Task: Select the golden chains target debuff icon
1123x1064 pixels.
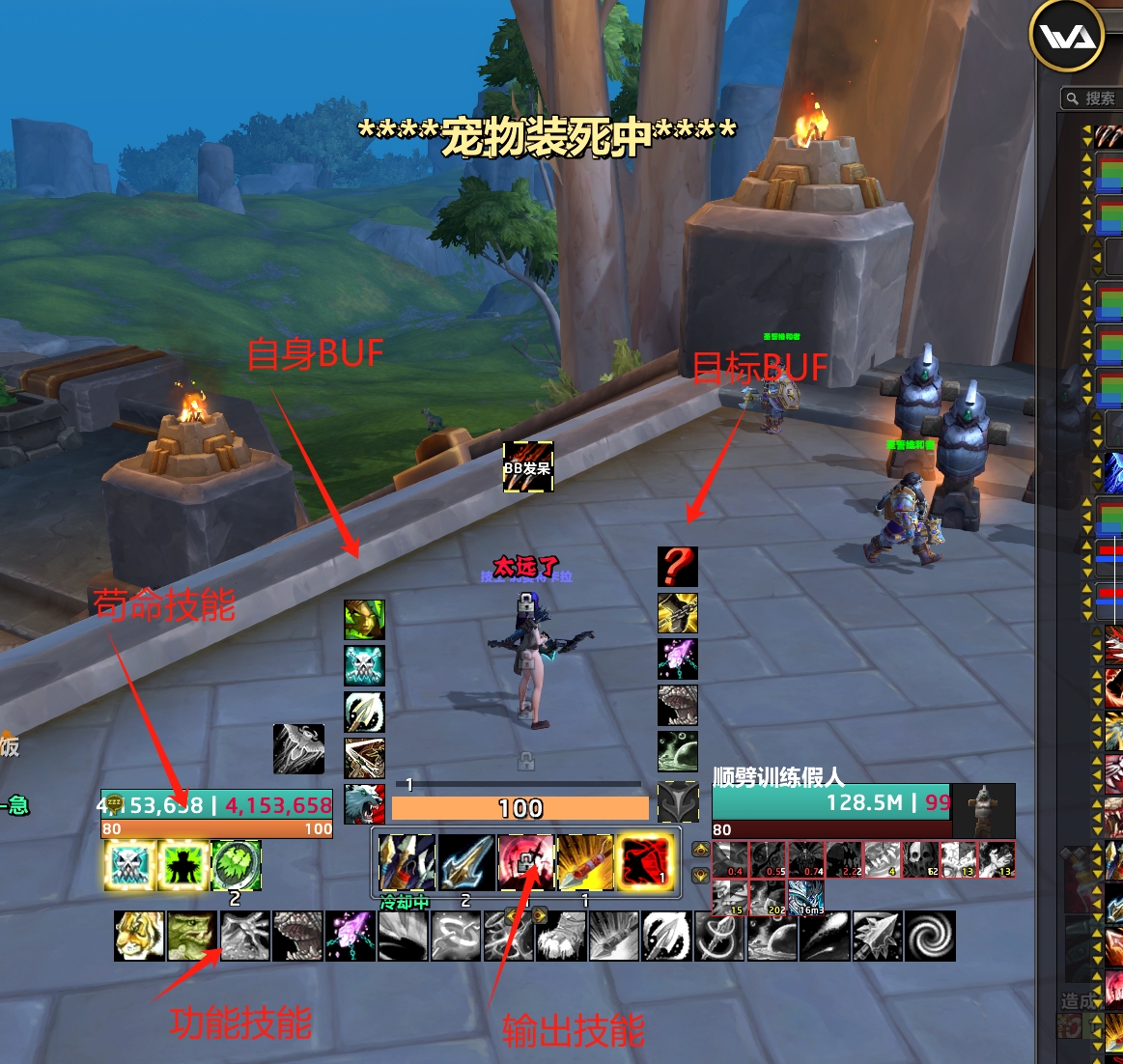Action: point(678,613)
